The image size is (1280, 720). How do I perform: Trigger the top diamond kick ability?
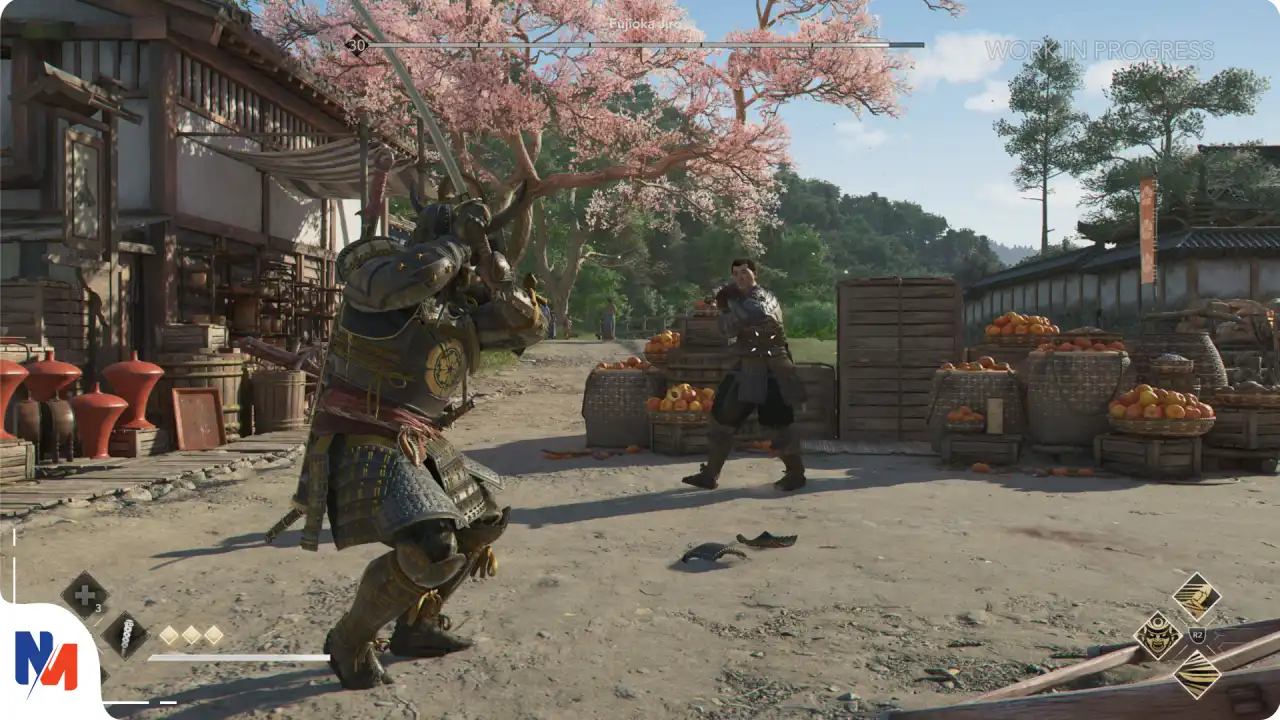1196,597
